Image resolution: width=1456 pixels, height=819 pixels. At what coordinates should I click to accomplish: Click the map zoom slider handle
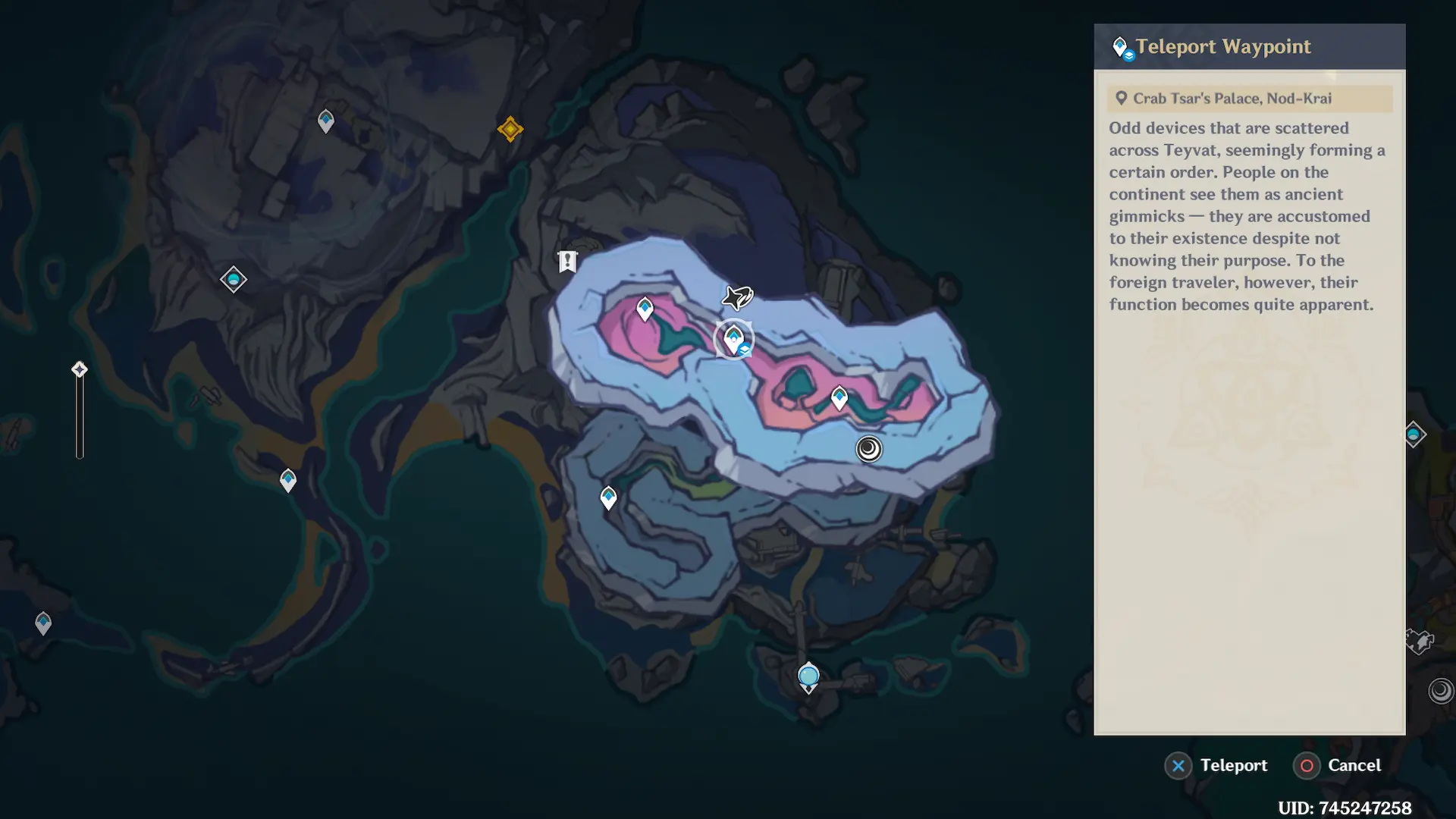point(80,369)
